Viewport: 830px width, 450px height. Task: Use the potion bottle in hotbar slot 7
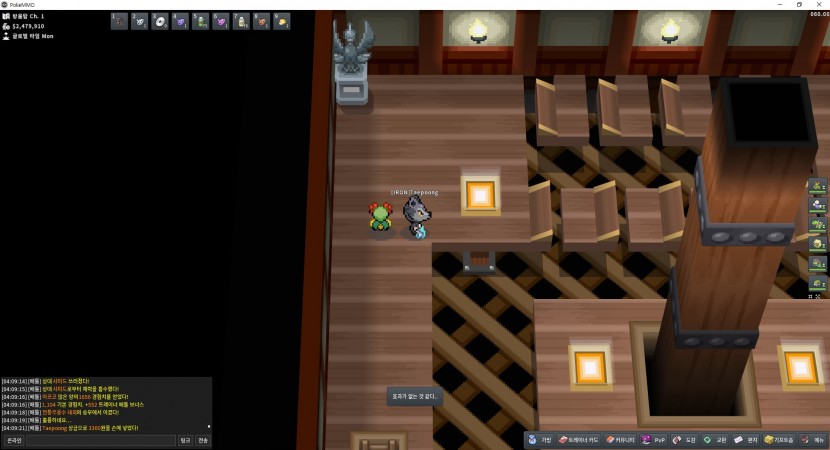tap(241, 21)
